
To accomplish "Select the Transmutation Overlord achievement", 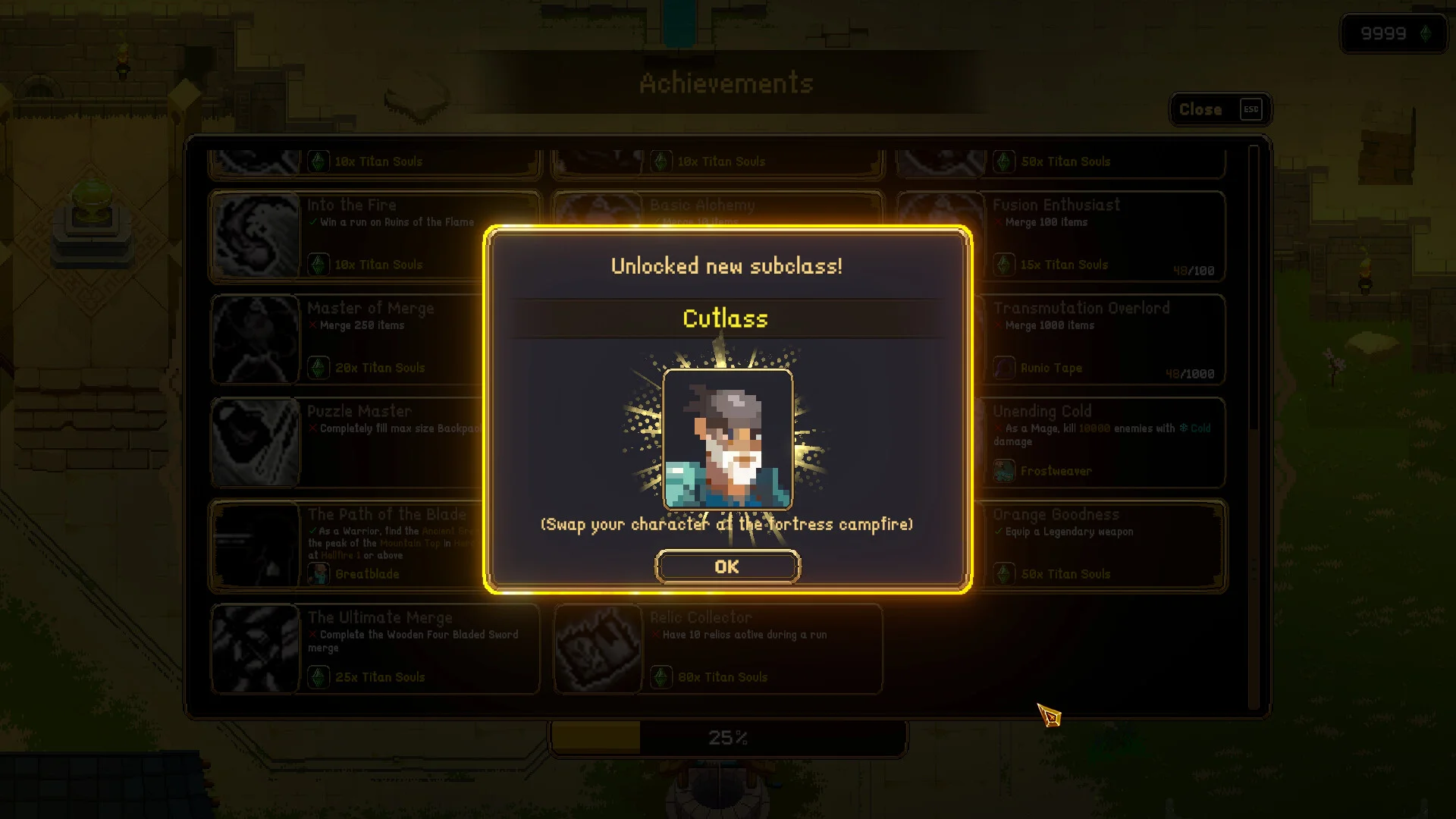I will coord(1100,339).
